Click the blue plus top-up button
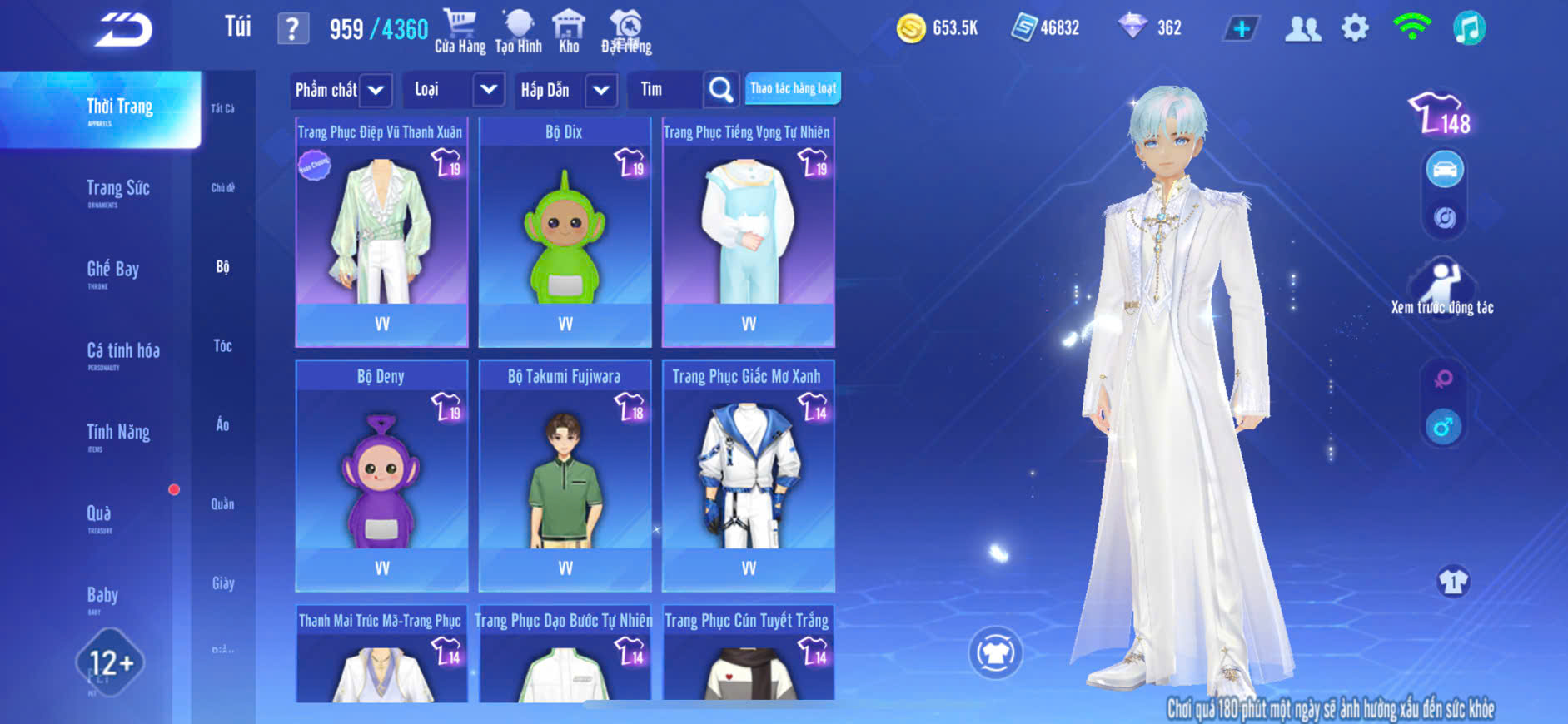 click(1241, 29)
